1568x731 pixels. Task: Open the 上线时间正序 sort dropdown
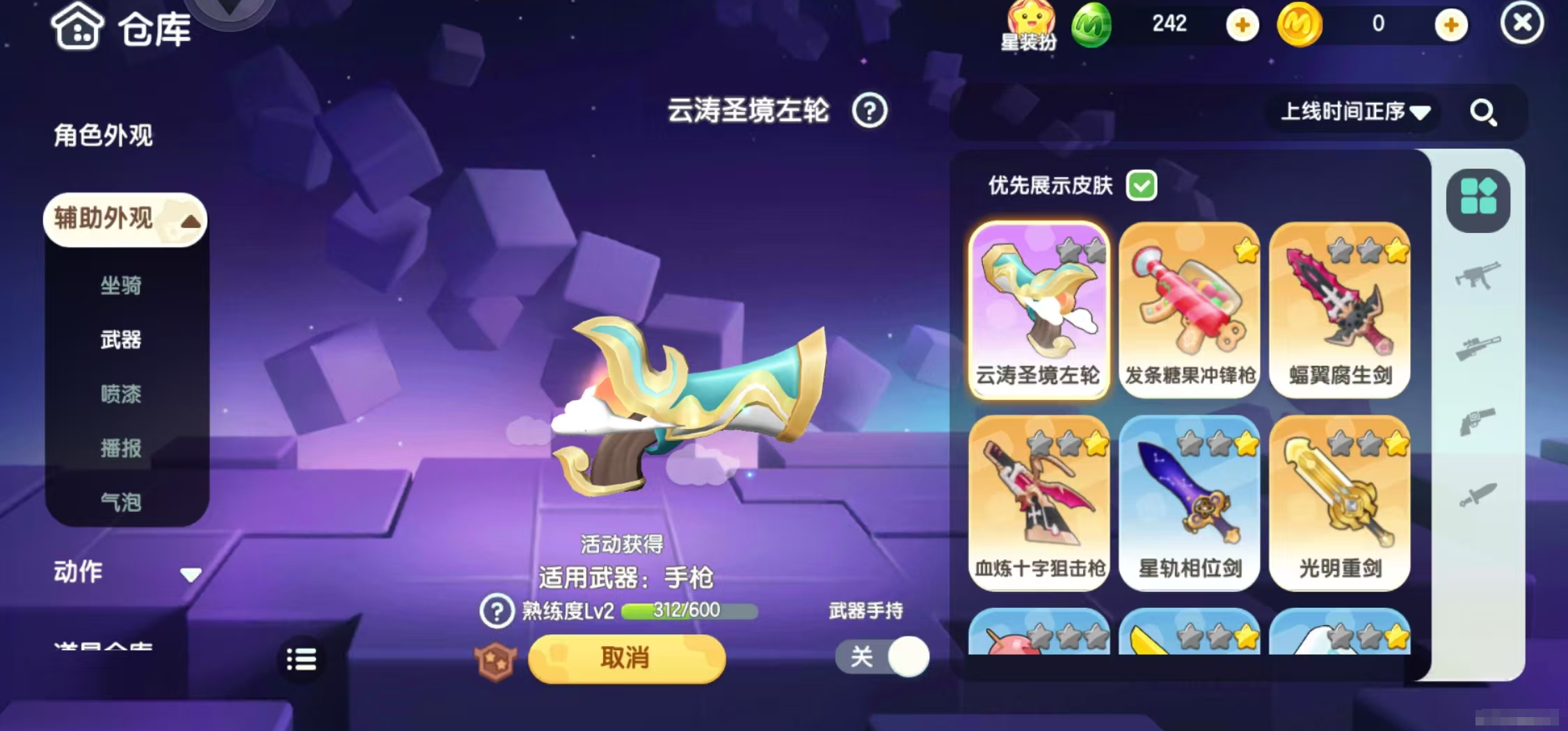coord(1353,112)
